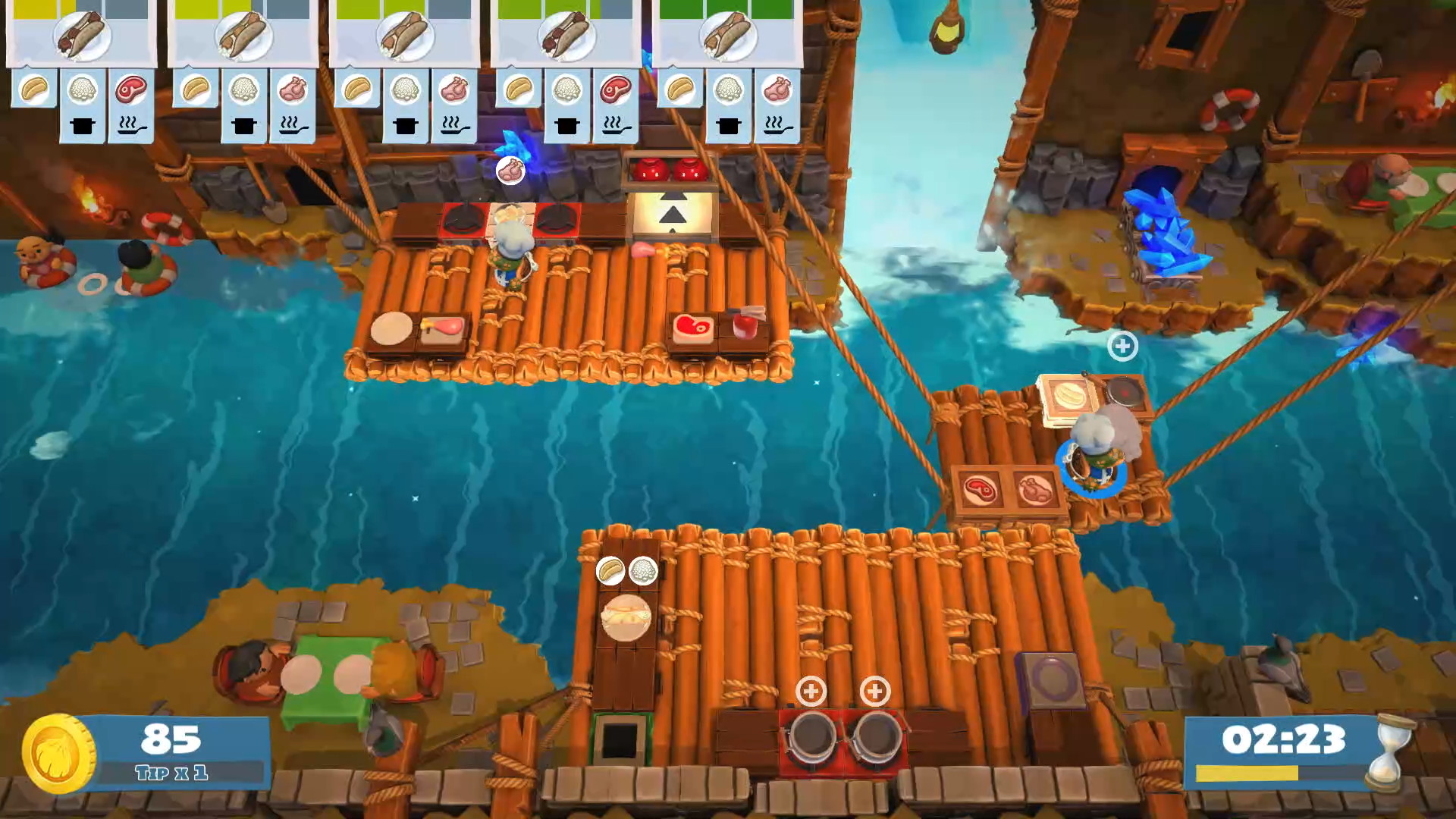Click the hourglass timer icon
Image resolution: width=1456 pixels, height=819 pixels.
(x=1390, y=752)
